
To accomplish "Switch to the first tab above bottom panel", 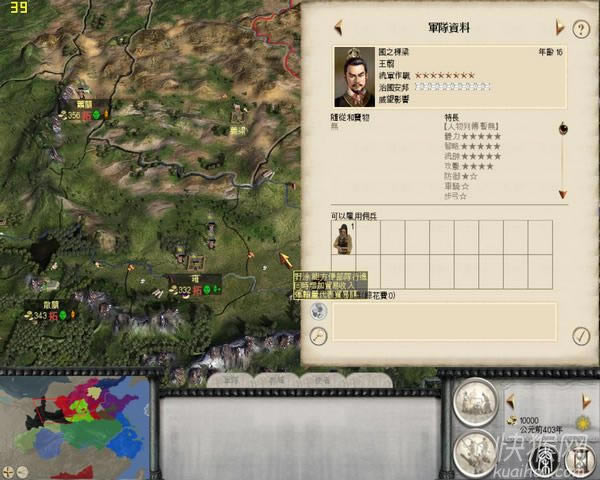I will coord(231,379).
